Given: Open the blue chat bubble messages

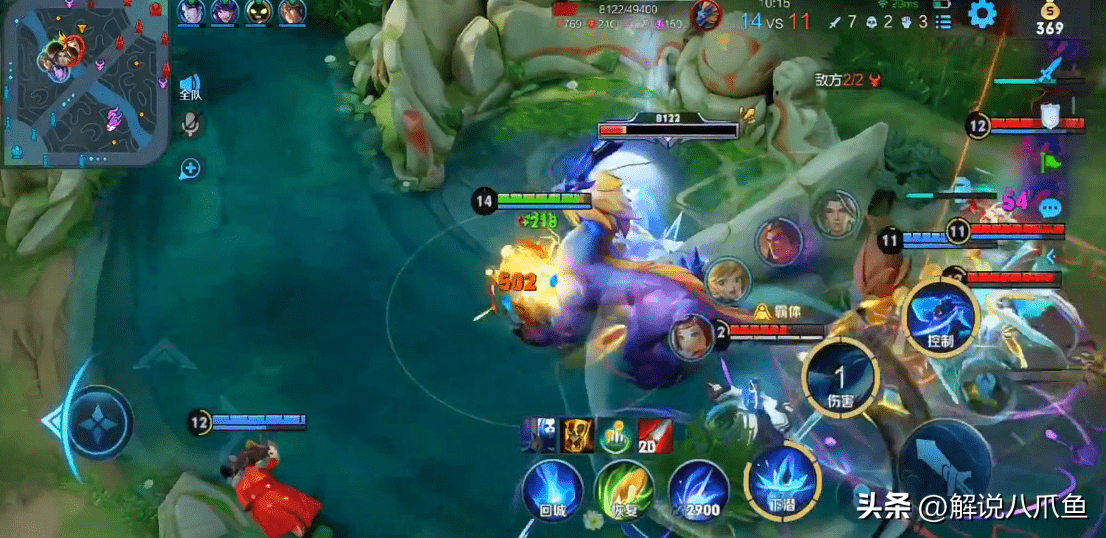Looking at the screenshot, I should tap(1049, 207).
